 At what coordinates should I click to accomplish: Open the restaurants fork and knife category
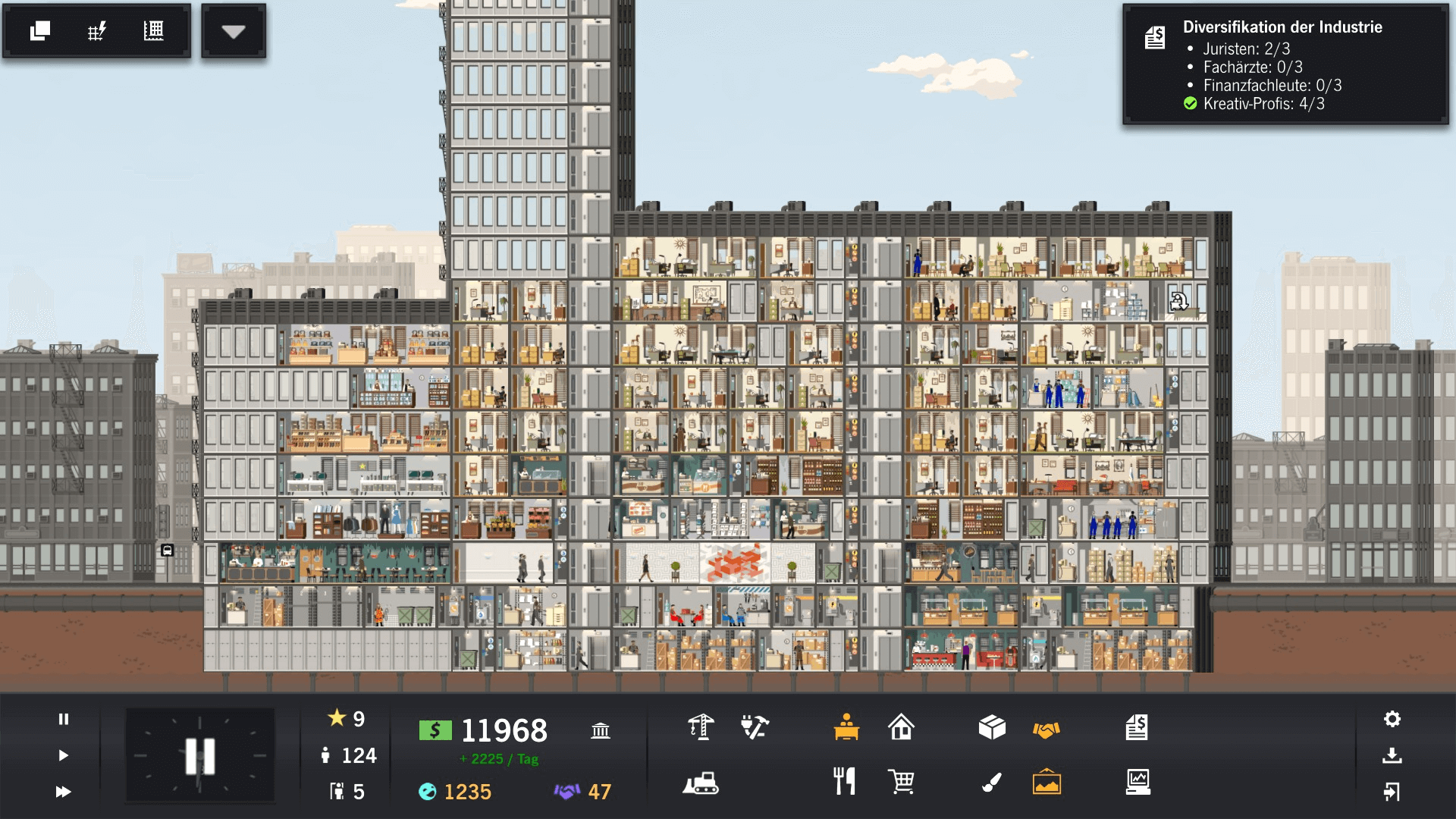click(x=845, y=781)
